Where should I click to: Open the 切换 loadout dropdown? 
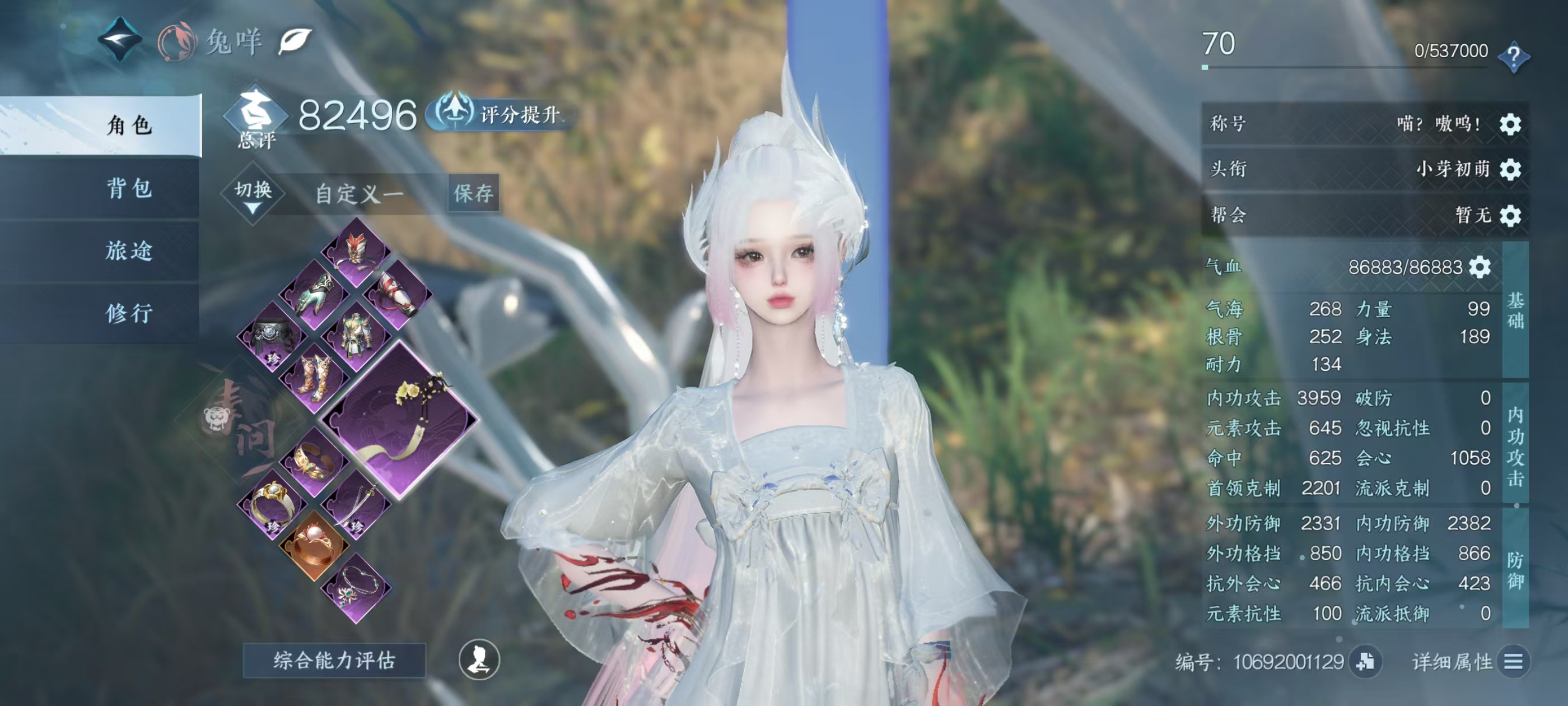pyautogui.click(x=253, y=194)
